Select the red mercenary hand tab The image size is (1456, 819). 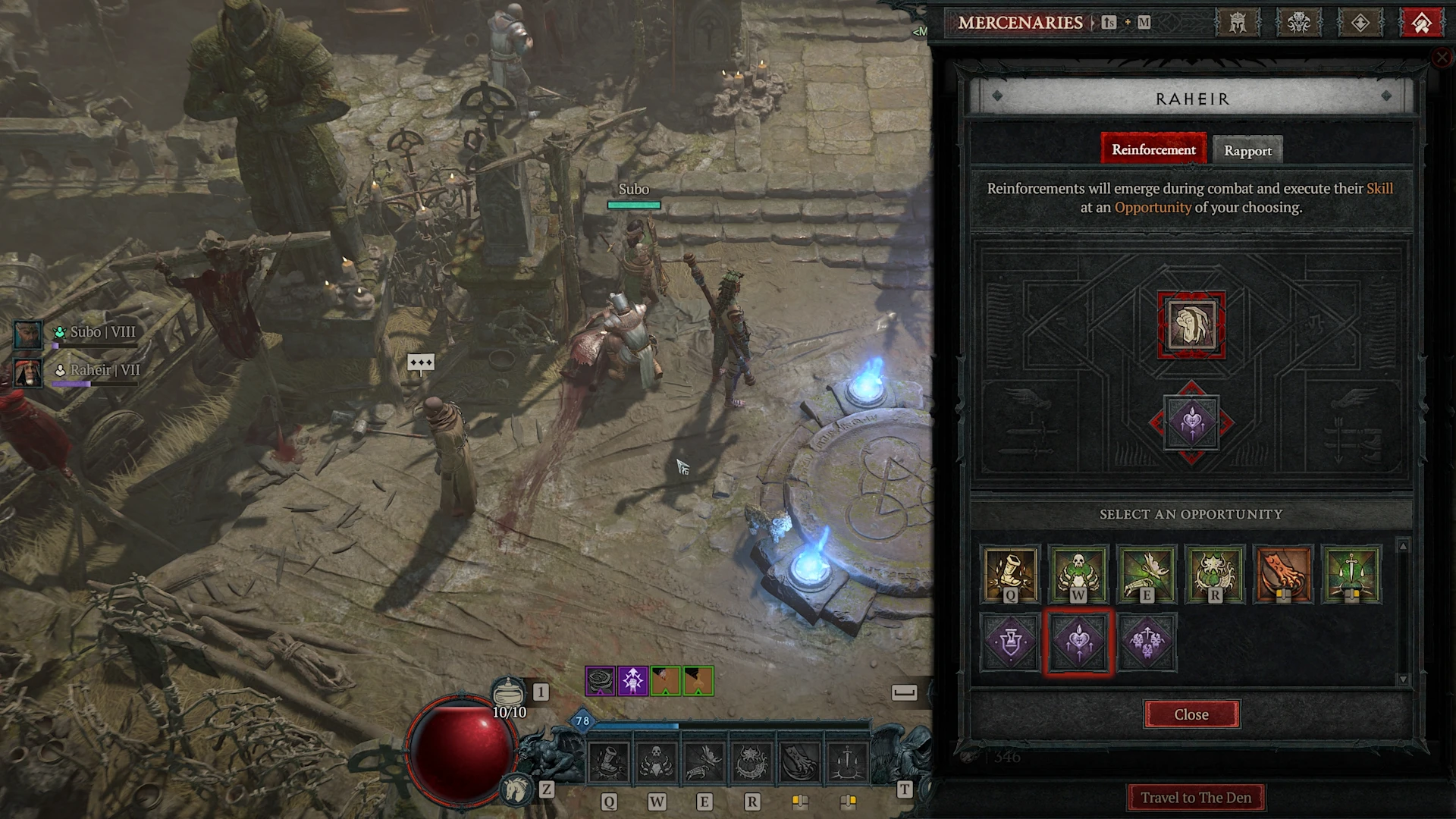click(x=1422, y=23)
